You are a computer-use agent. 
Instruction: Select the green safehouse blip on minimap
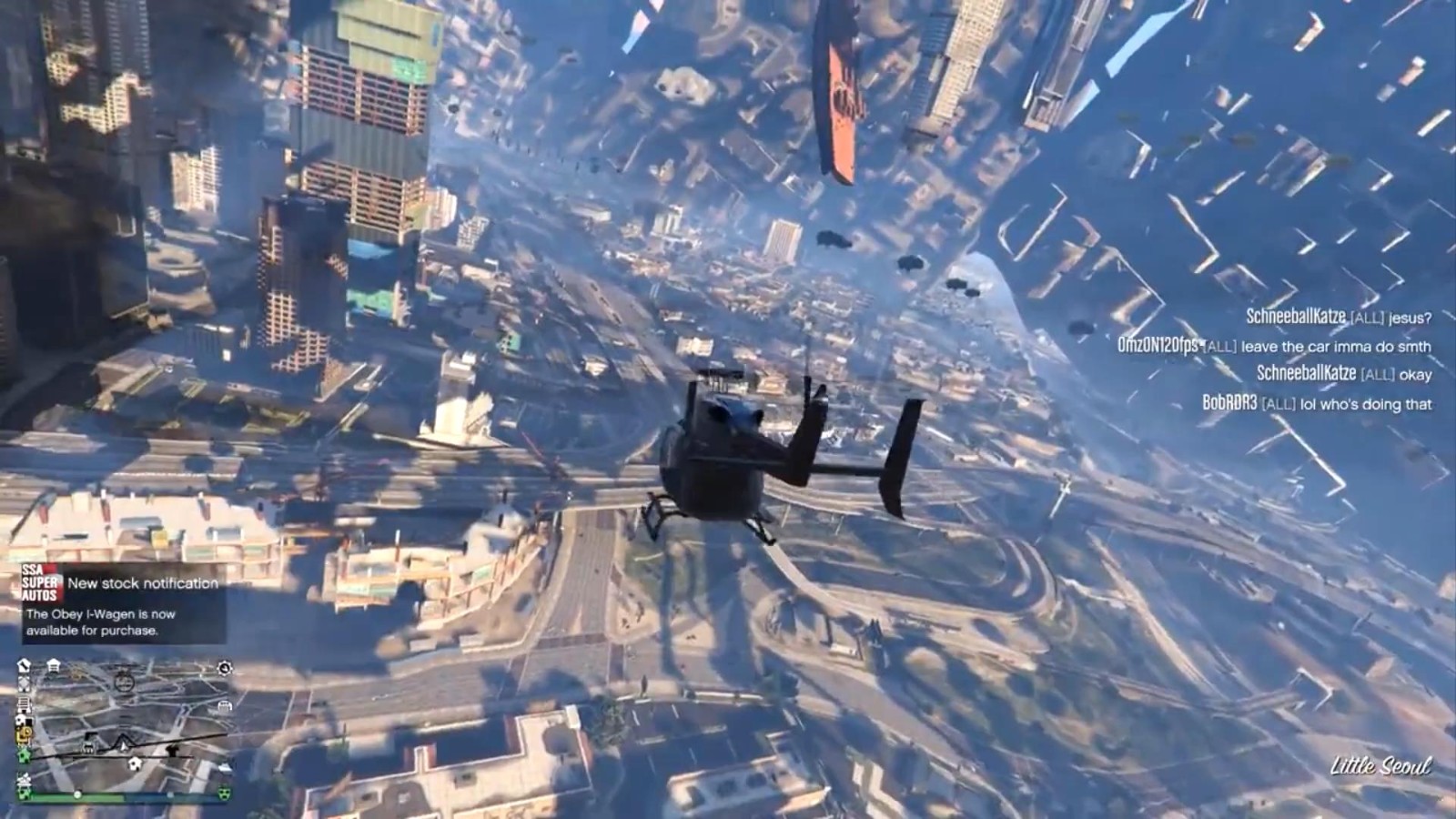24,755
